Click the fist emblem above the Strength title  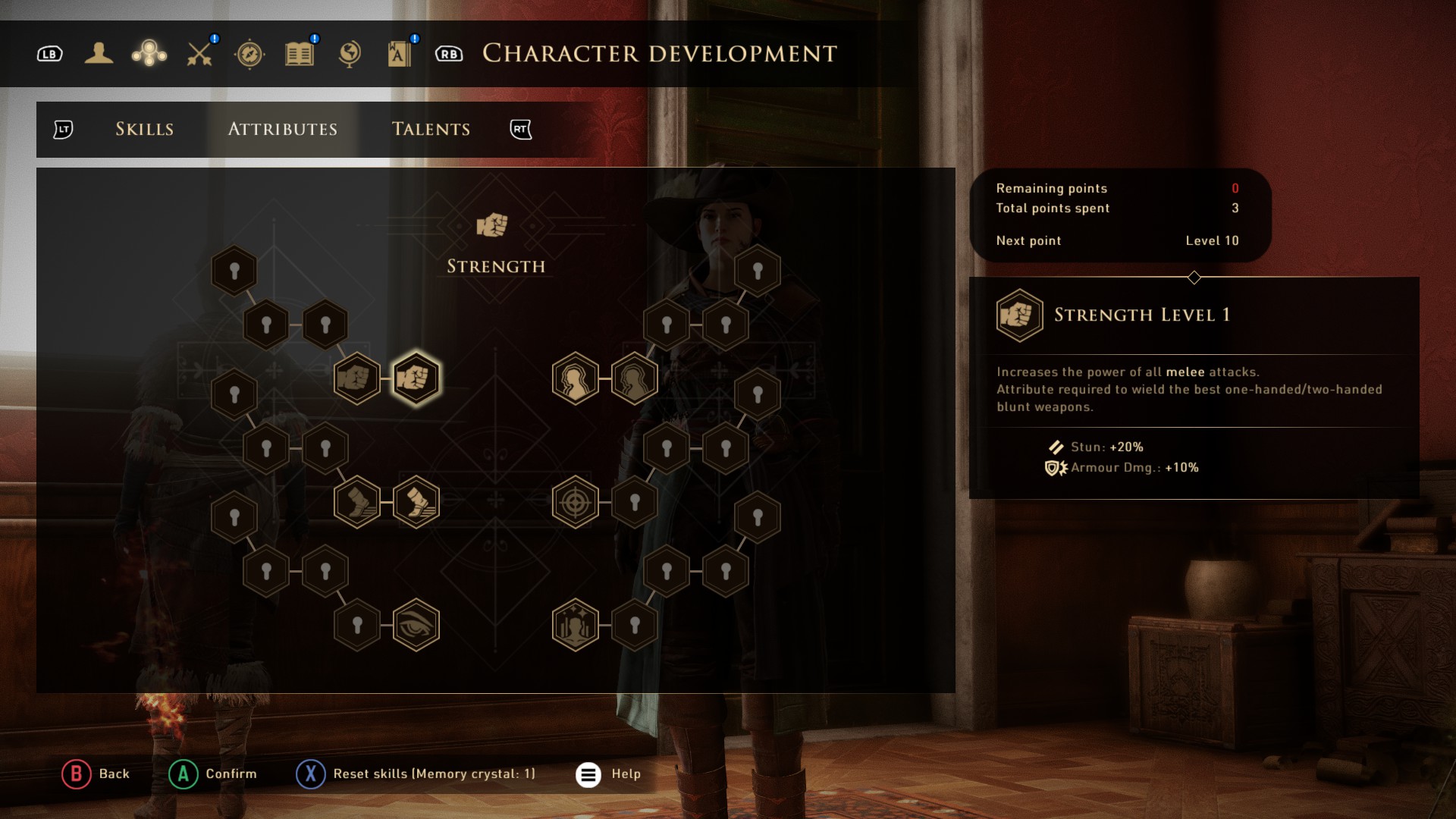[x=494, y=224]
